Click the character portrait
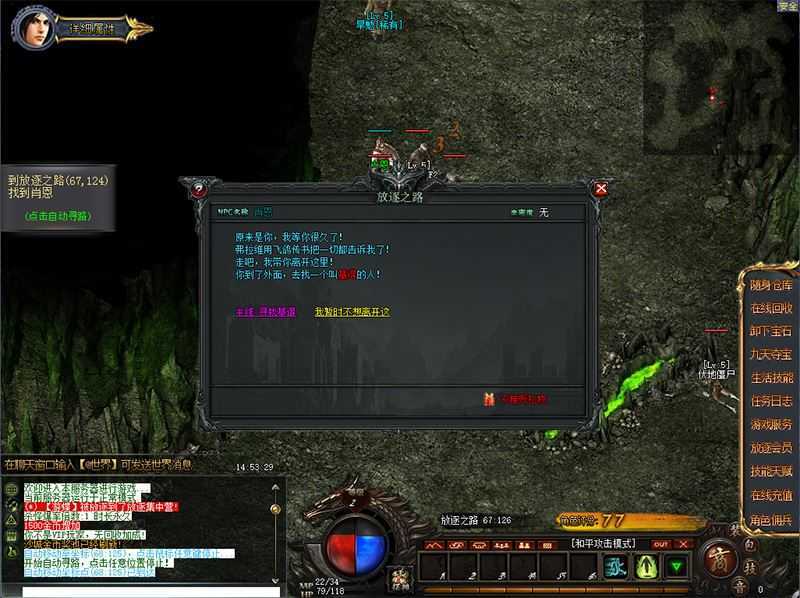This screenshot has height=598, width=800. (33, 28)
